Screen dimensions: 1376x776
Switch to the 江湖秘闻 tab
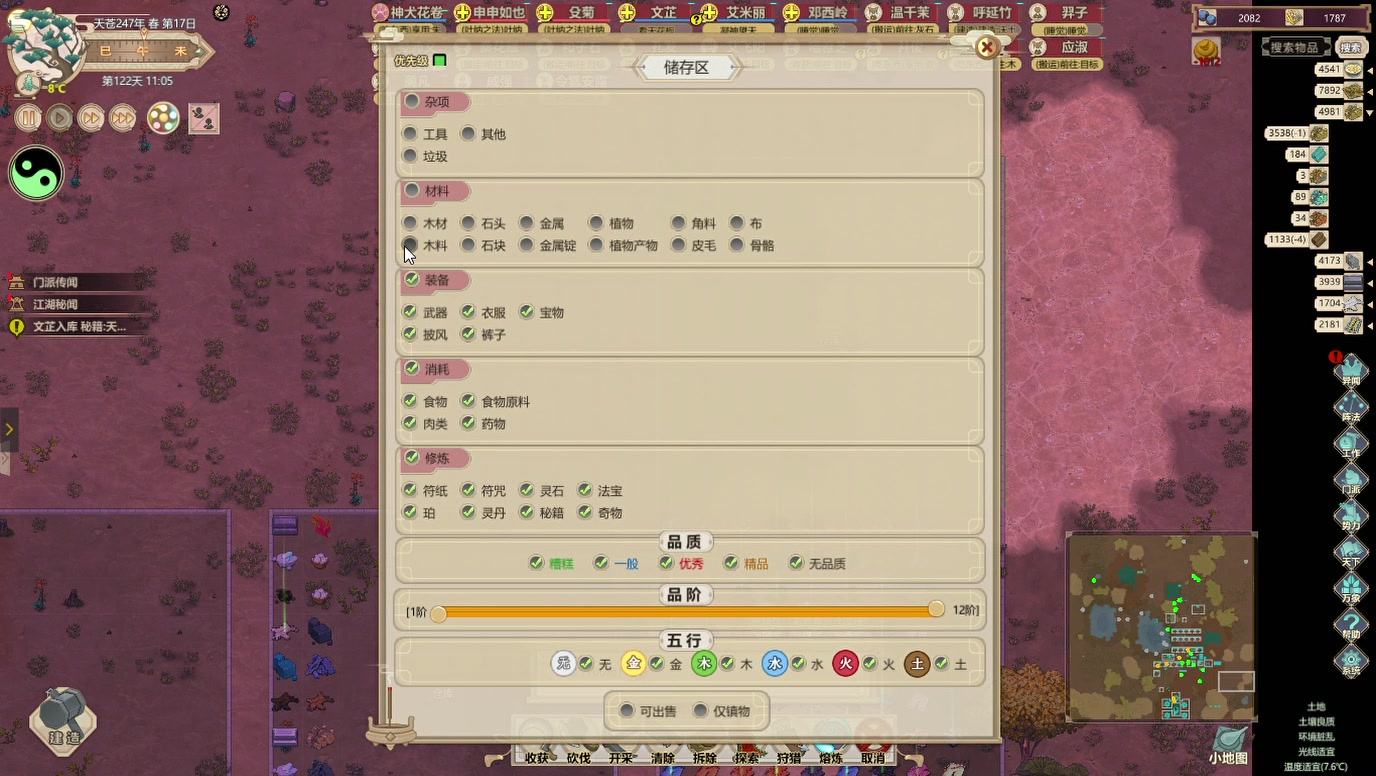tap(55, 304)
